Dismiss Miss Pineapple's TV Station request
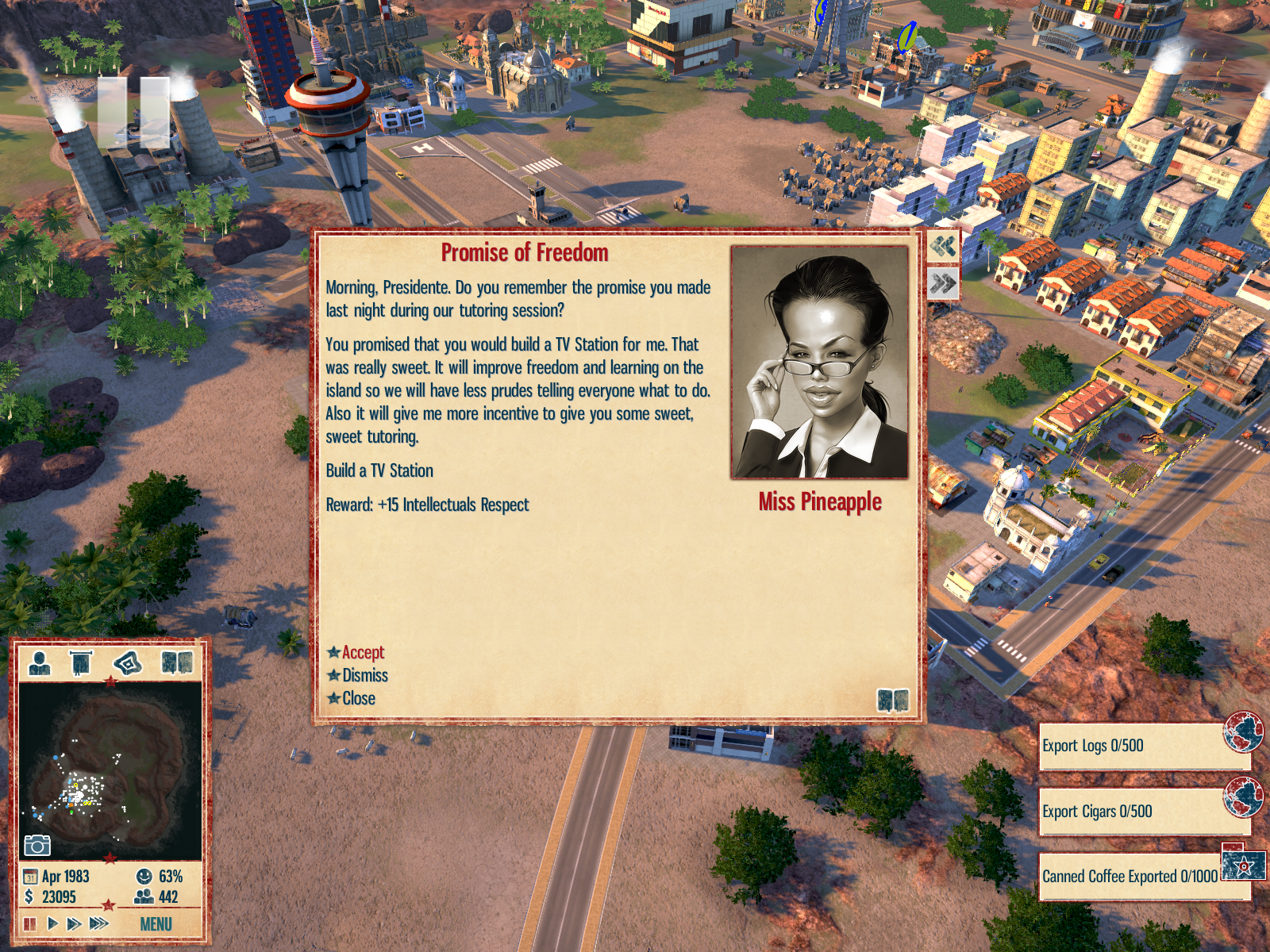The width and height of the screenshot is (1270, 952). [364, 675]
